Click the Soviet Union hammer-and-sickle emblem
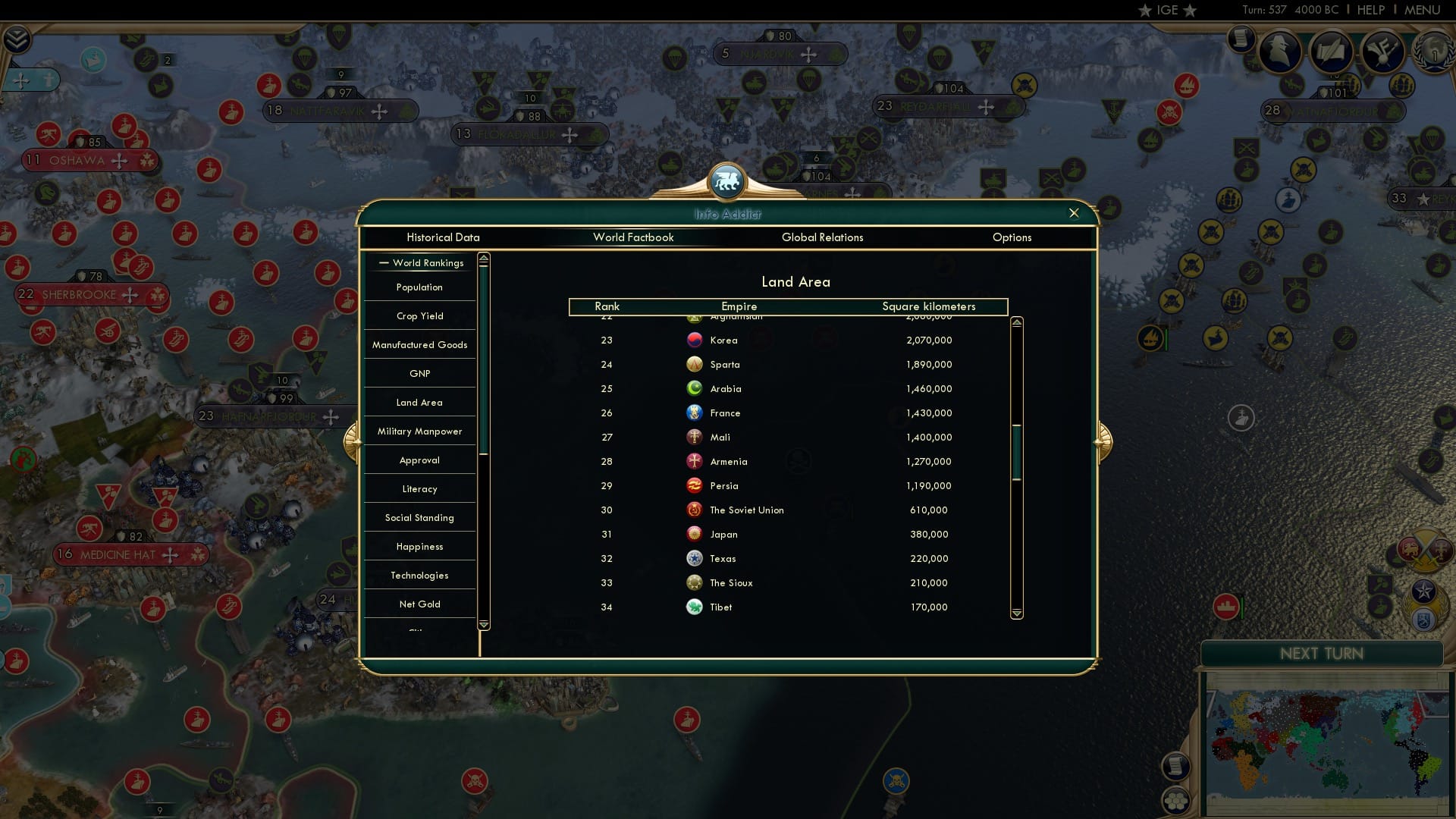The image size is (1456, 819). [x=694, y=510]
